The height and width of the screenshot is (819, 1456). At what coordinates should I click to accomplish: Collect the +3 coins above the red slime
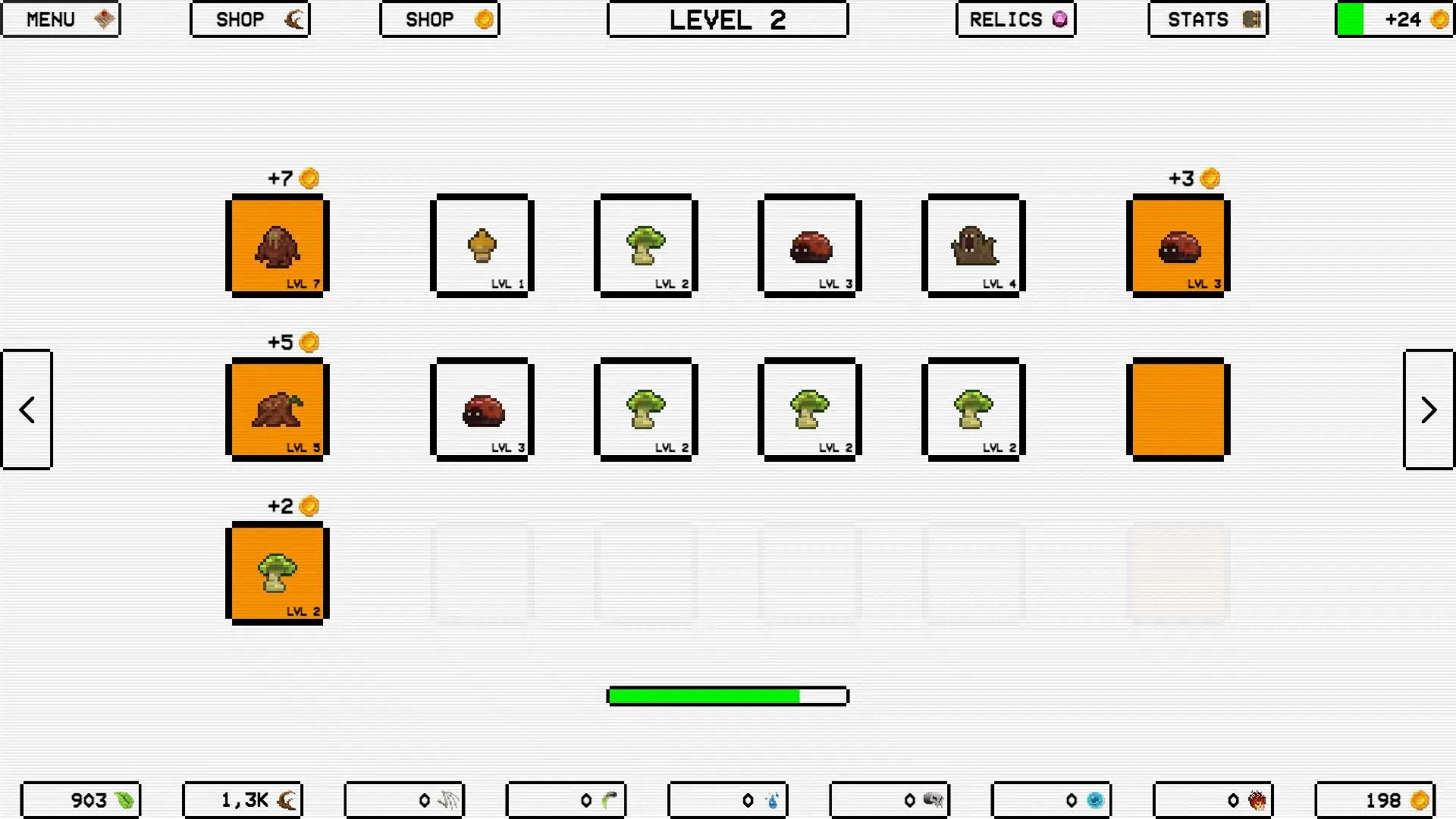[1193, 177]
